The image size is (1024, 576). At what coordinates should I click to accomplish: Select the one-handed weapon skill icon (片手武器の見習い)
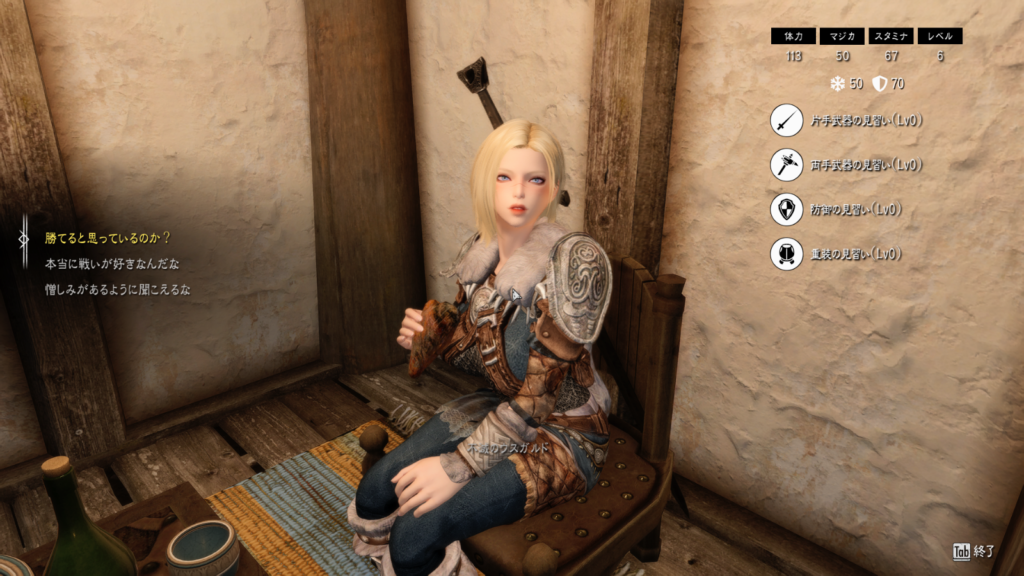(x=786, y=120)
